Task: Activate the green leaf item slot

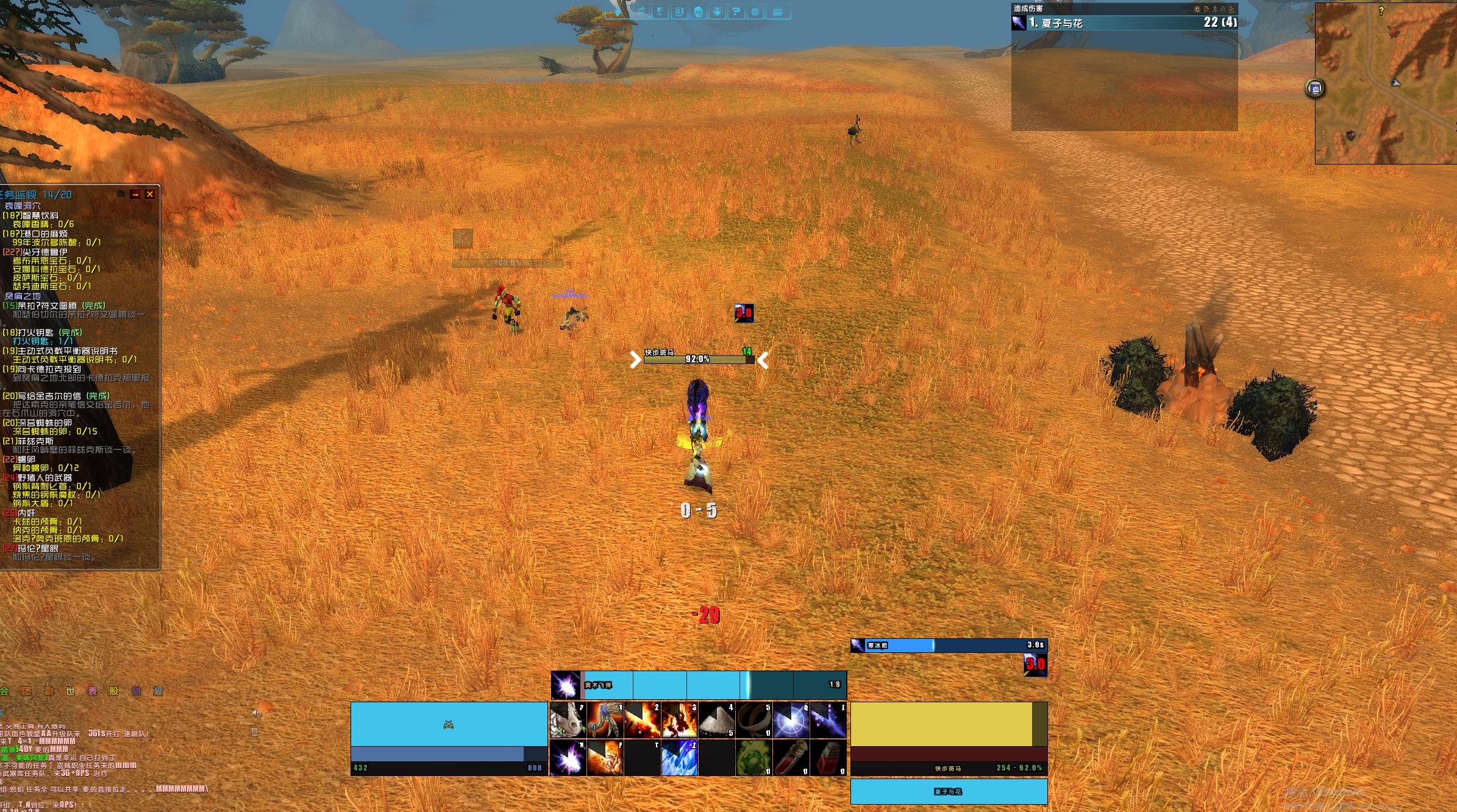Action: click(753, 758)
